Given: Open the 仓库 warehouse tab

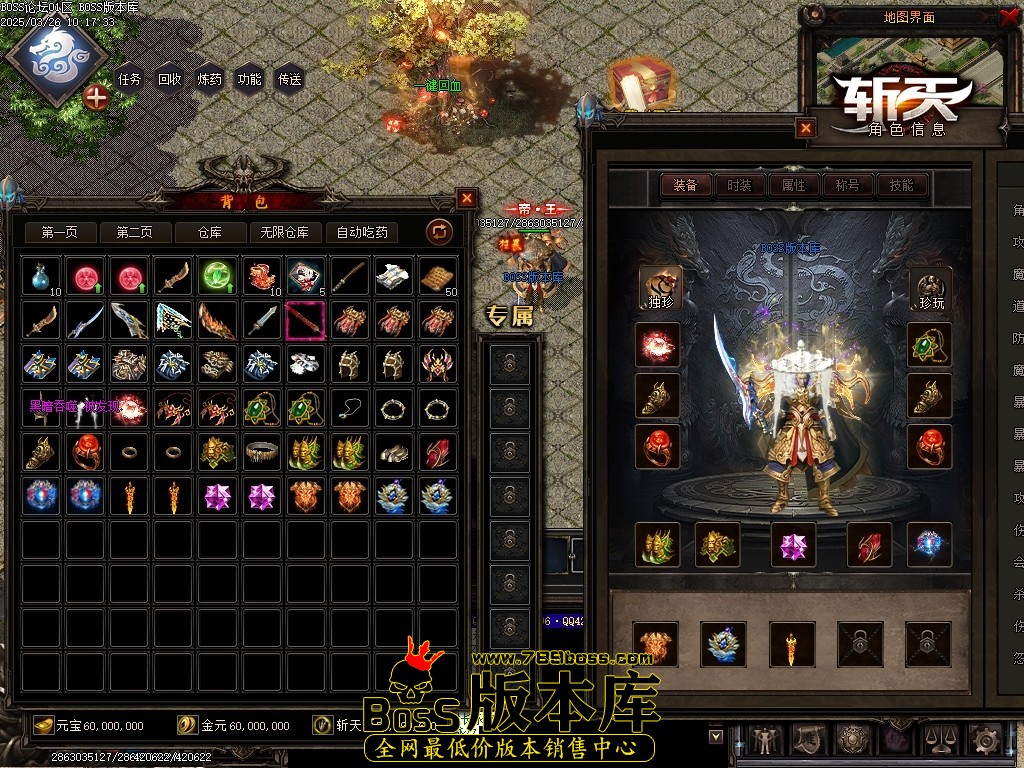Looking at the screenshot, I should coord(210,232).
